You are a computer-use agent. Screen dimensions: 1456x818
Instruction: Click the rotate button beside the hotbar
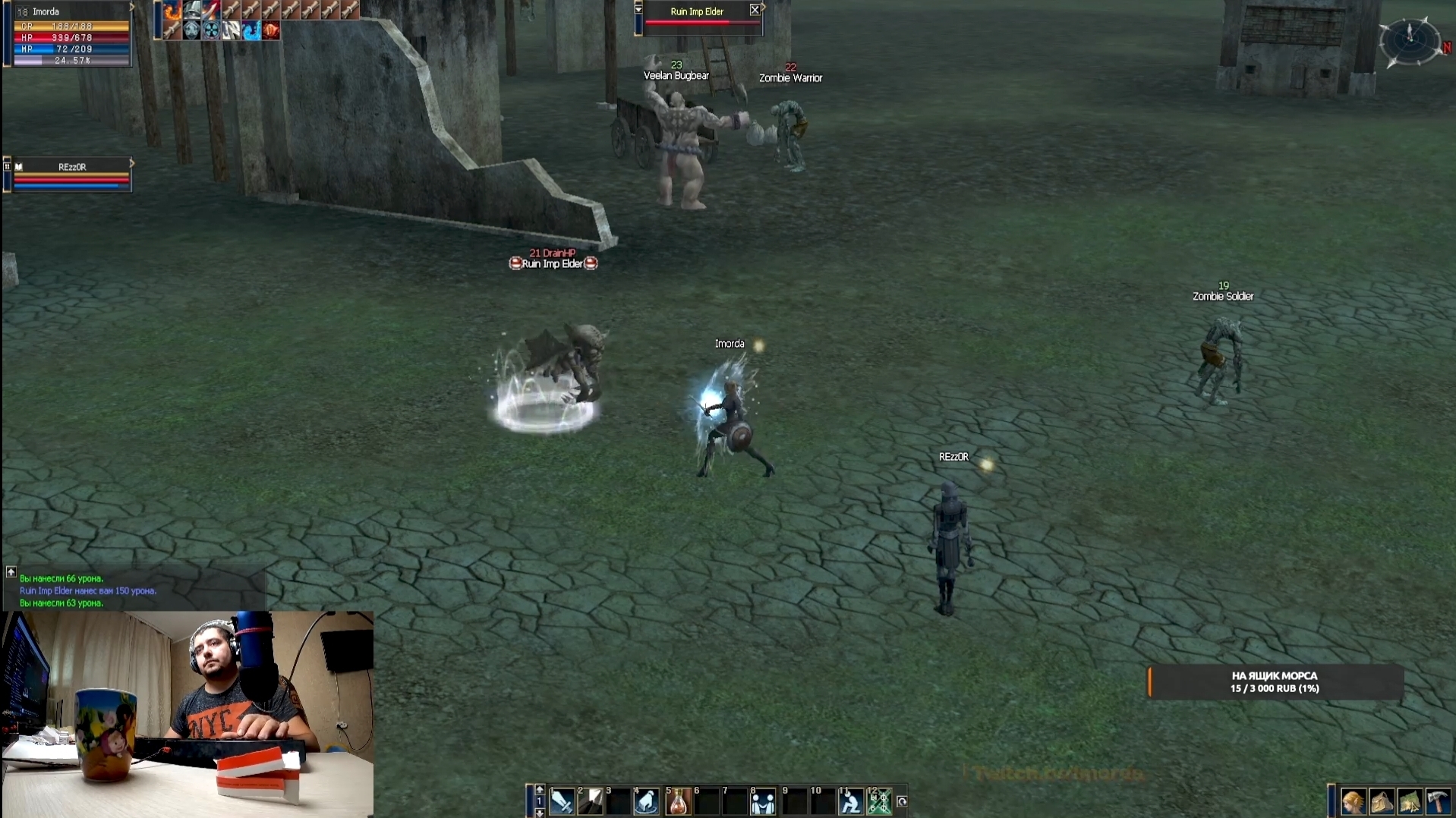tap(902, 801)
